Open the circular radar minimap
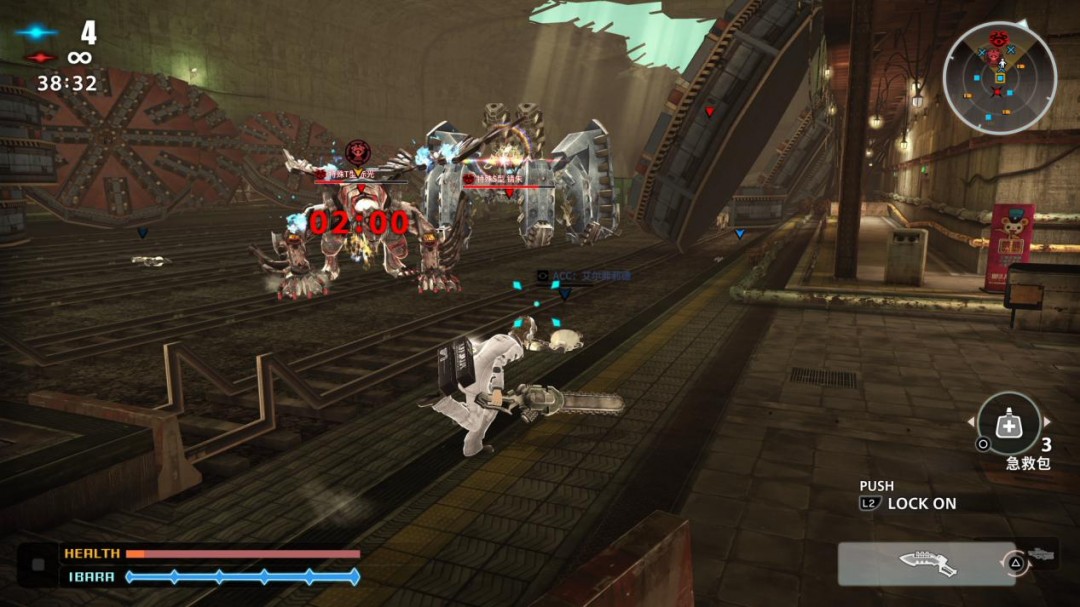Screen dimensions: 1080x607 tap(999, 77)
